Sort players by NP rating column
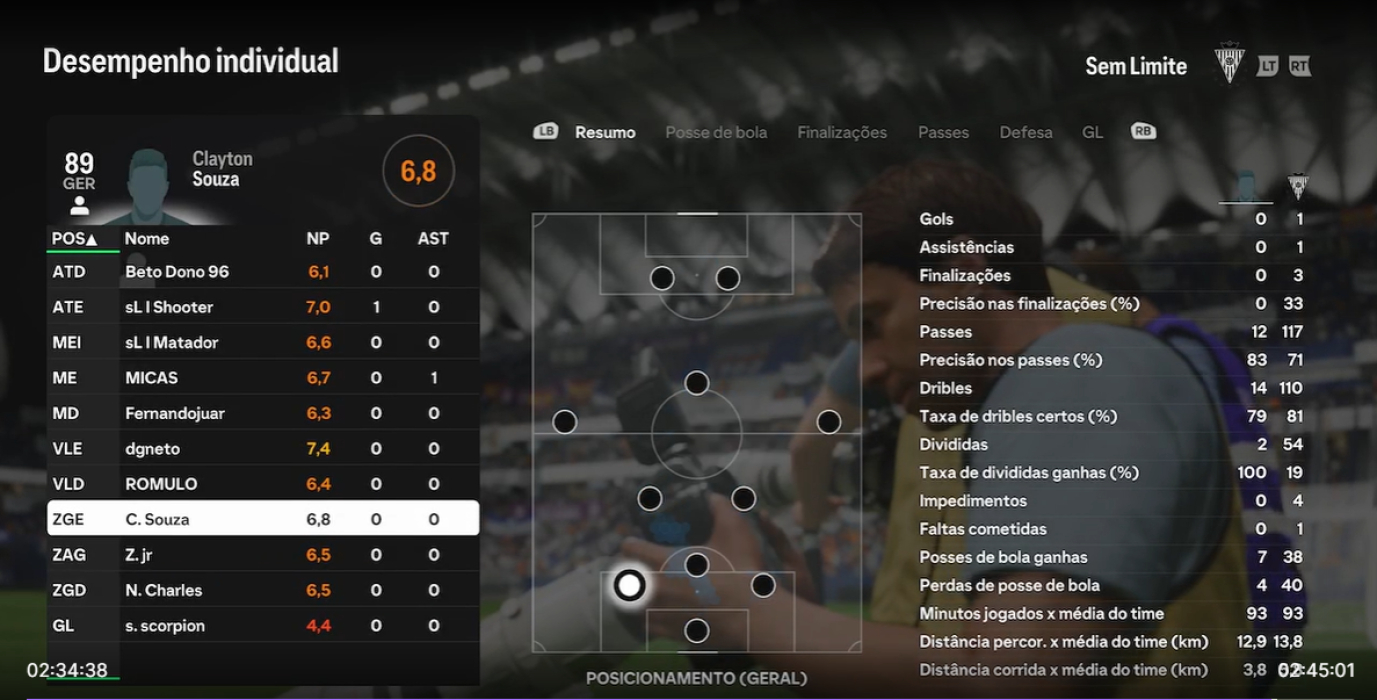This screenshot has height=700, width=1377. 318,239
